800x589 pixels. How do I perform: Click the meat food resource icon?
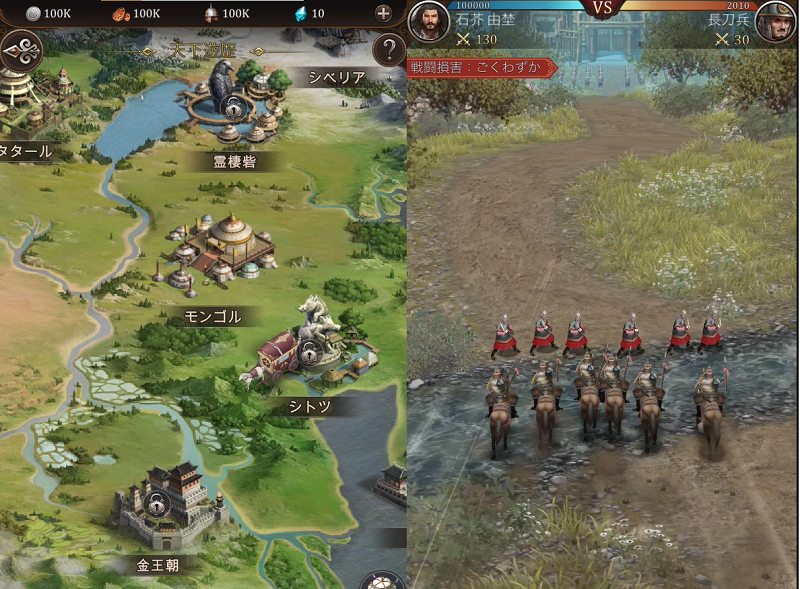pos(119,13)
